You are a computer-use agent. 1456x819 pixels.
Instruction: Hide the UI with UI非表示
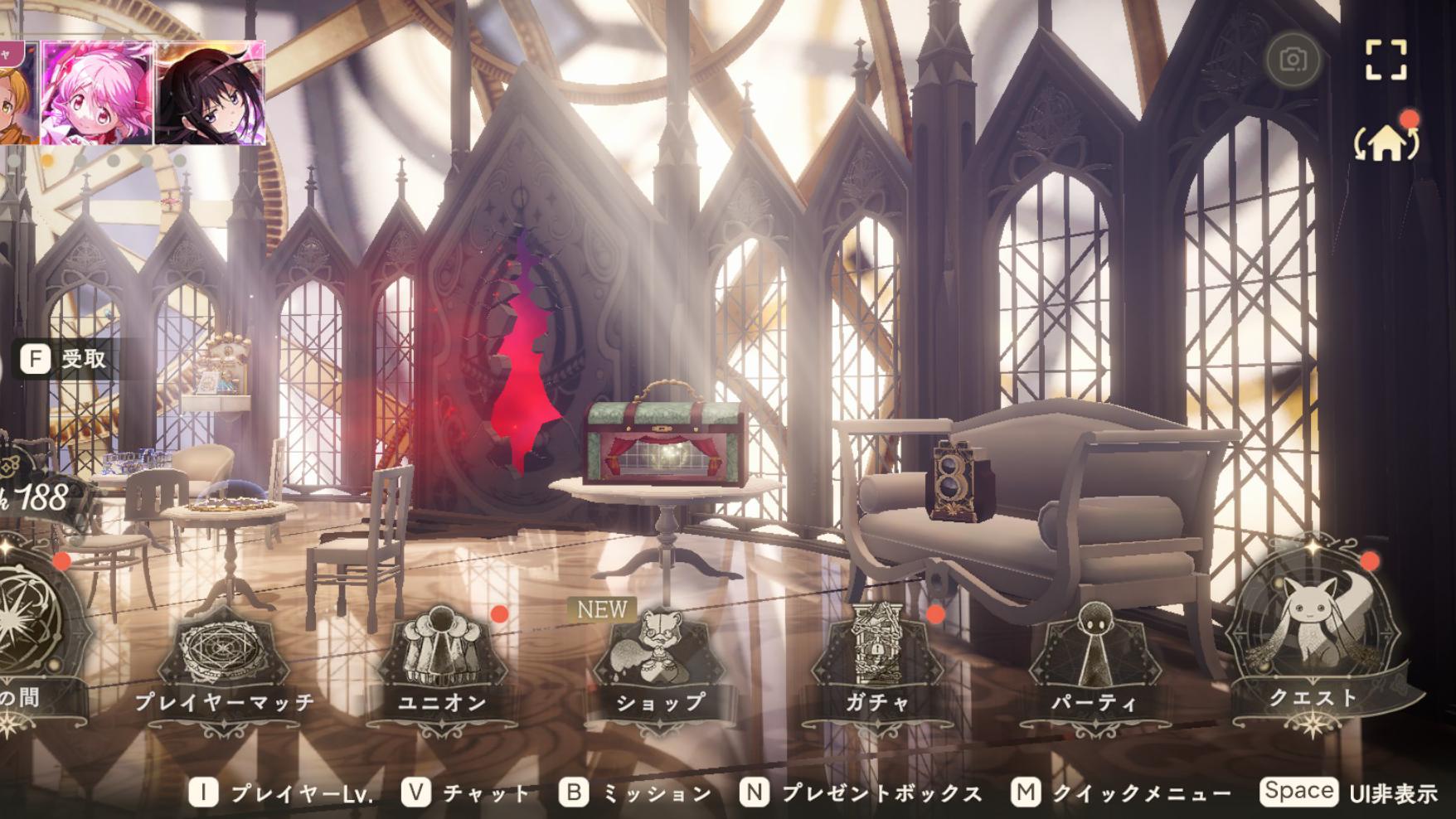click(1349, 792)
